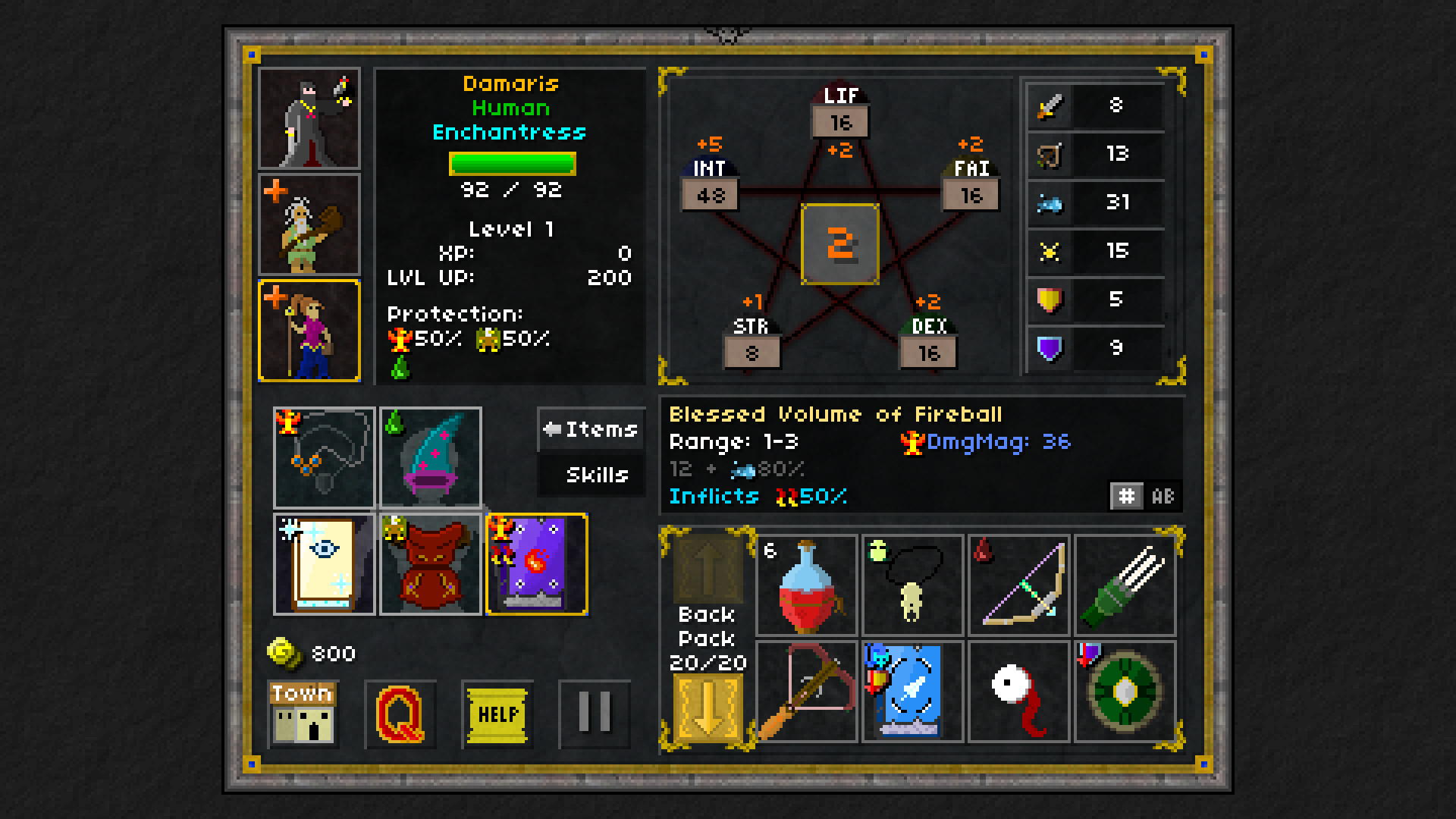Image resolution: width=1456 pixels, height=819 pixels.
Task: Select the equipped wizard hat icon
Action: tap(431, 457)
